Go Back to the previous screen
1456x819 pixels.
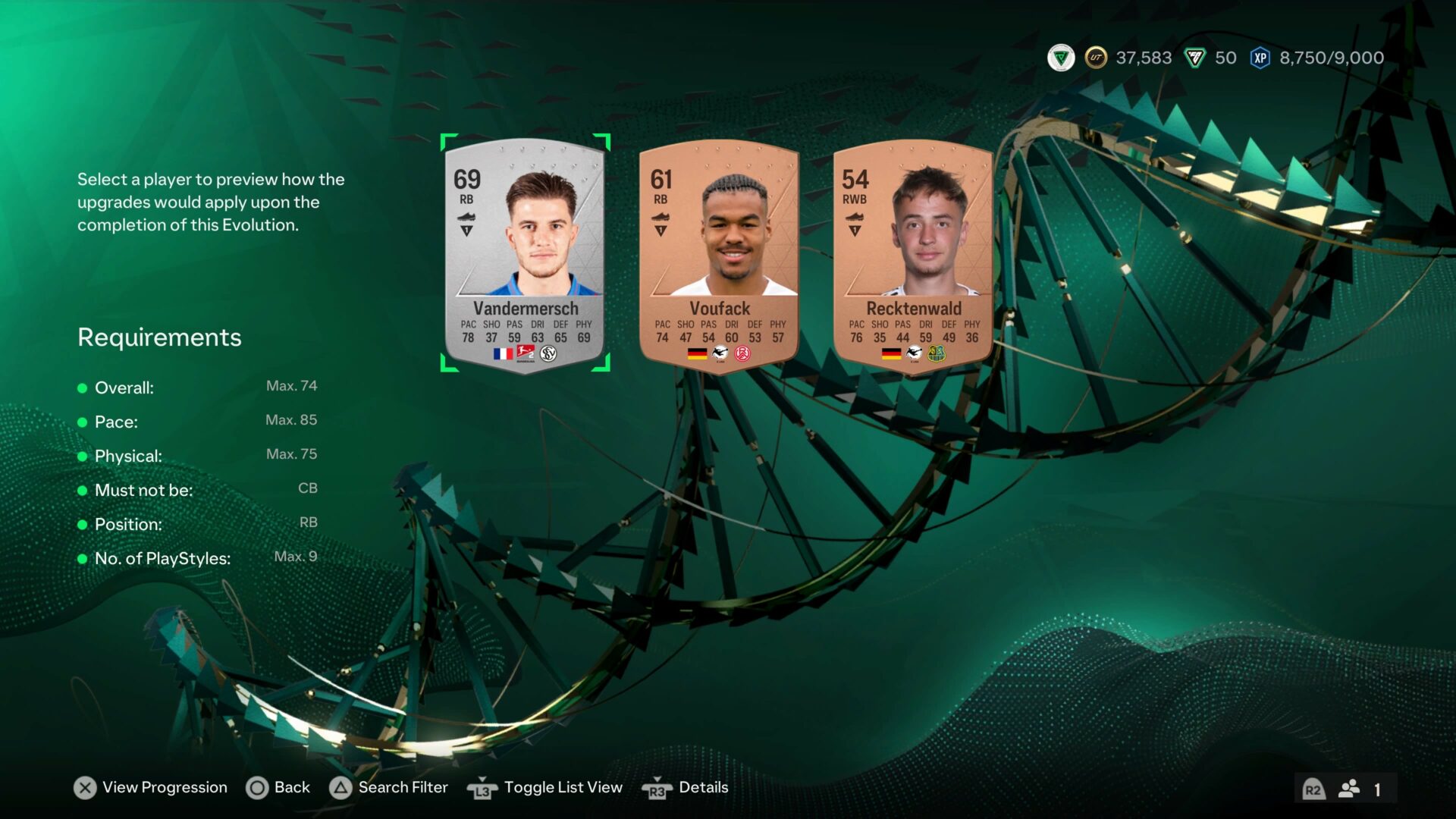pyautogui.click(x=278, y=788)
